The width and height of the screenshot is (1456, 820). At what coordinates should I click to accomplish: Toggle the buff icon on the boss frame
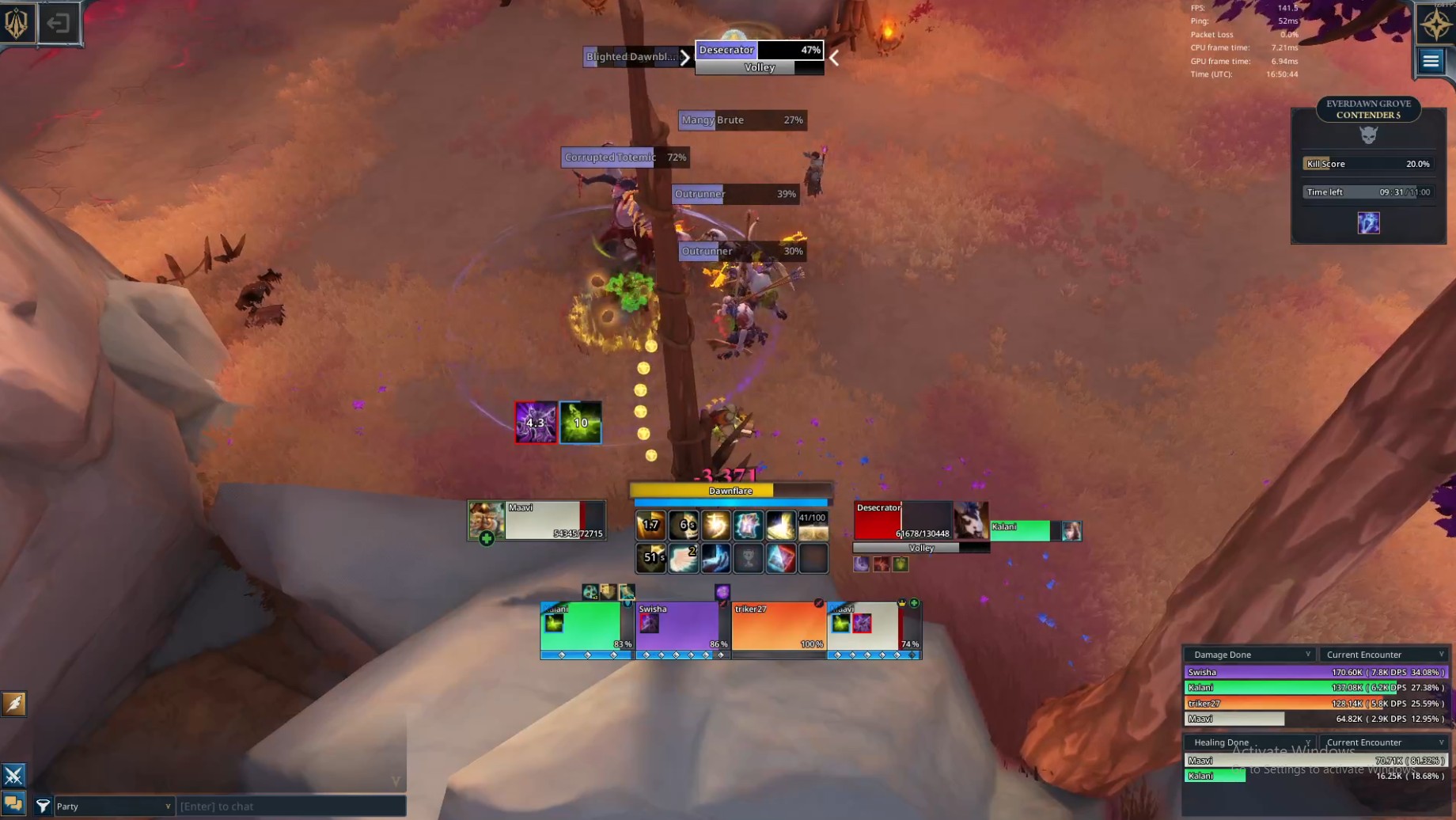pos(861,563)
